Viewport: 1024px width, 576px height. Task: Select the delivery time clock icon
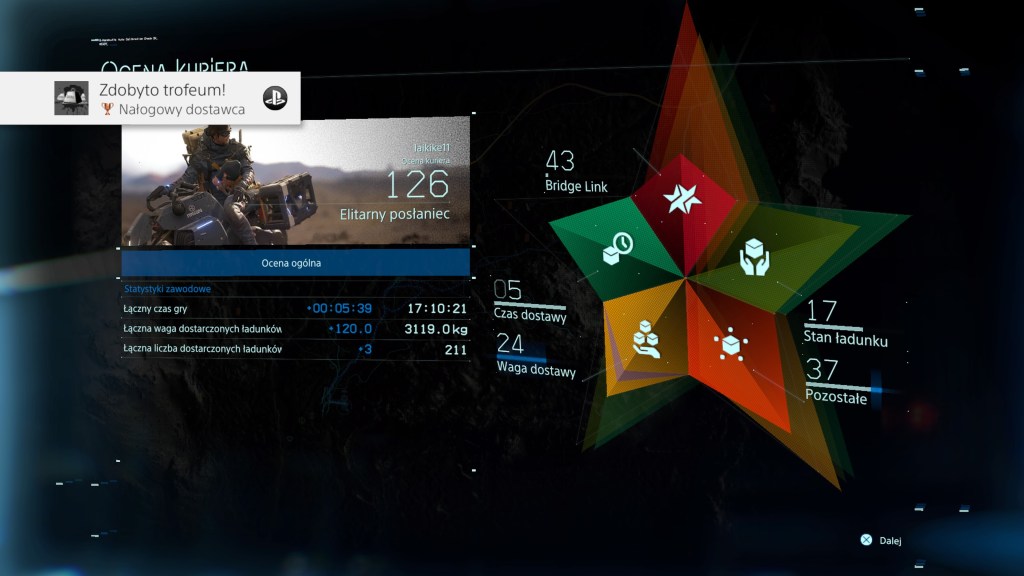(x=616, y=248)
